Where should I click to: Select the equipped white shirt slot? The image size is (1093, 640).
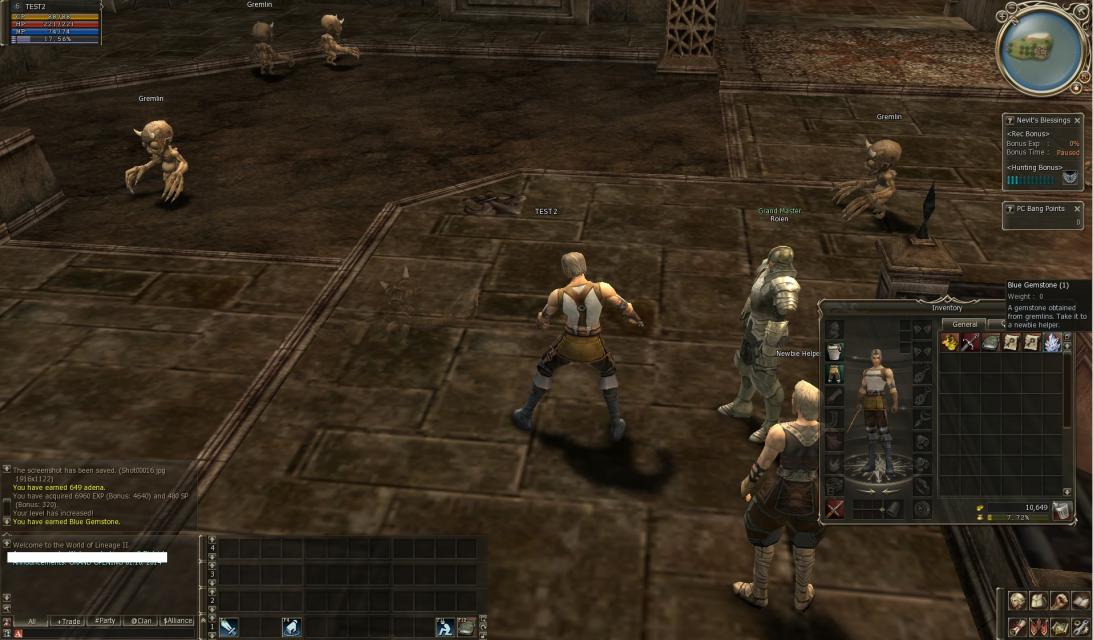coord(834,352)
